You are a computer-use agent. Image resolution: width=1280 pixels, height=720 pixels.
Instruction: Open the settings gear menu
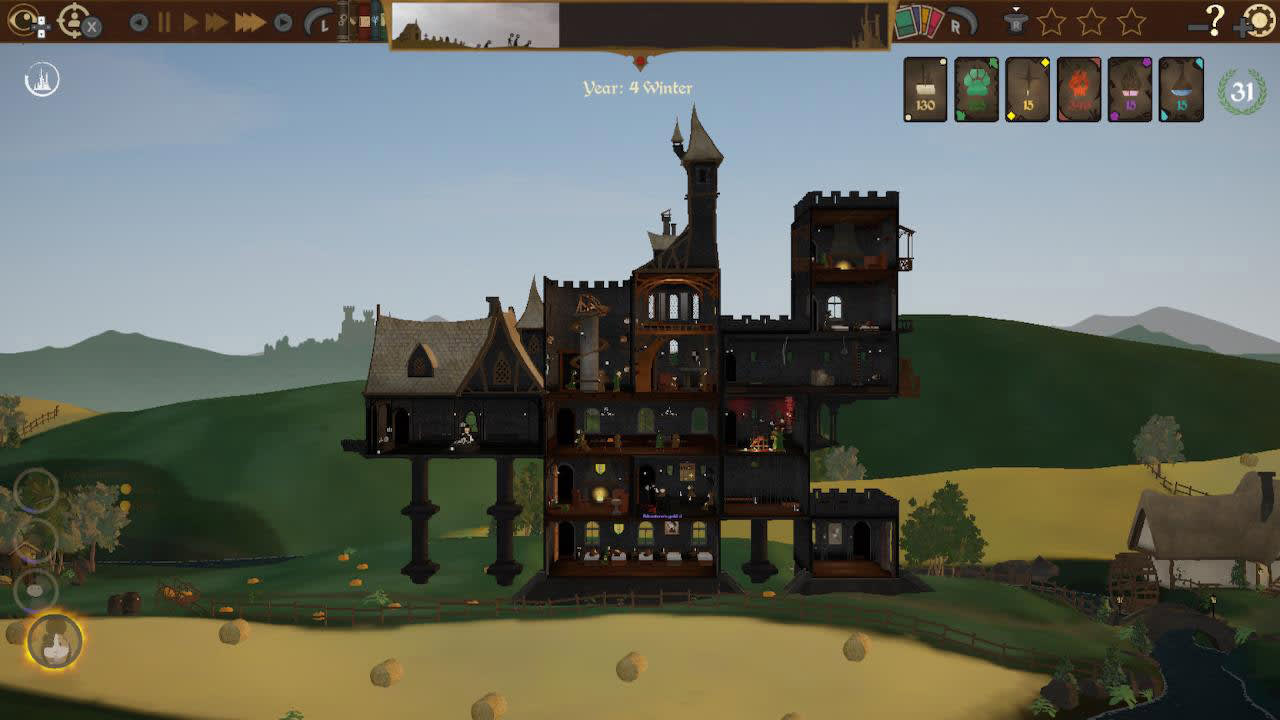tap(1261, 22)
